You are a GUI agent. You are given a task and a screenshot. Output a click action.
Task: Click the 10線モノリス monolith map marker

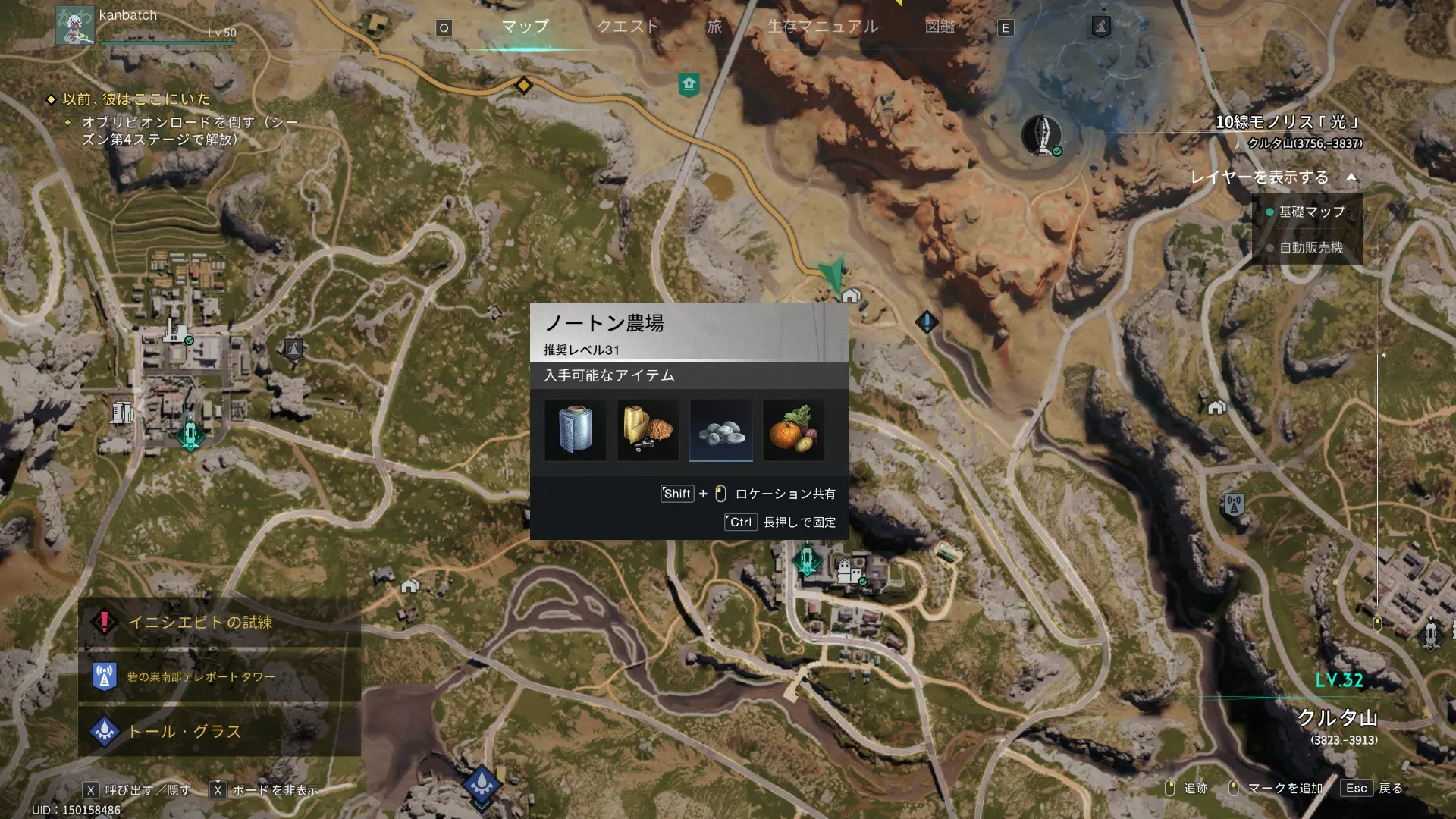tap(1042, 135)
